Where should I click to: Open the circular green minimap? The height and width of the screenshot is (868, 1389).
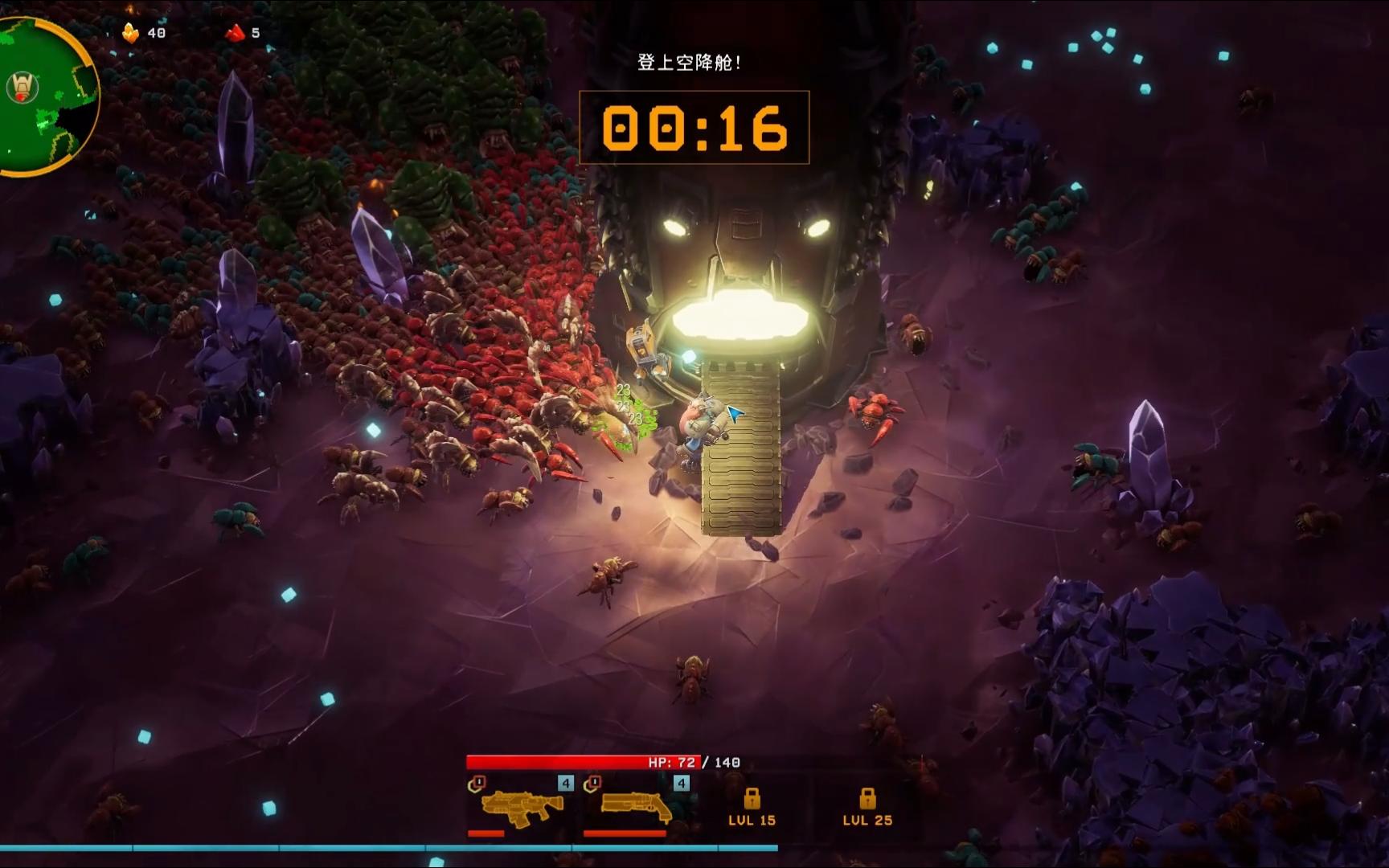pyautogui.click(x=44, y=95)
